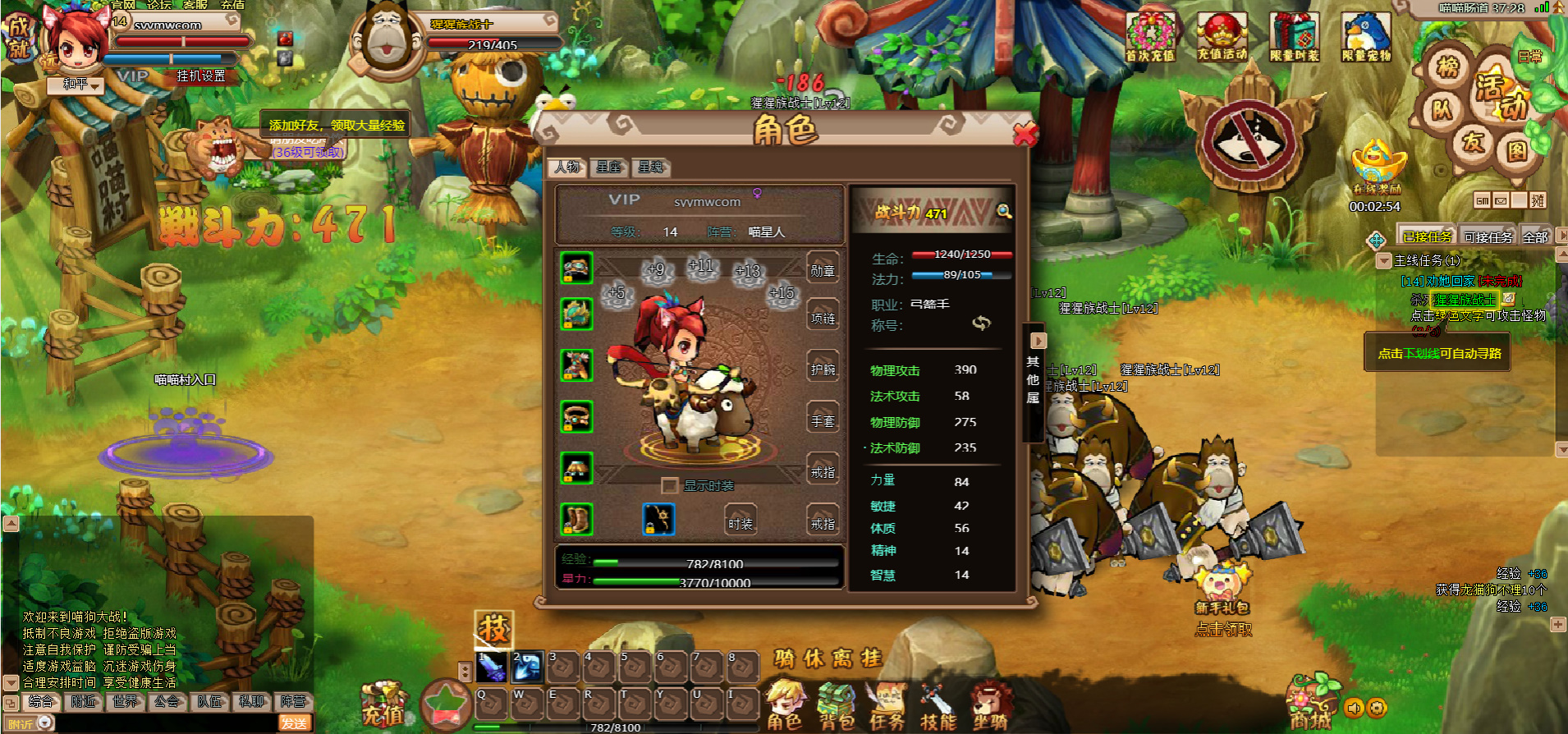Toggle the 显示时装 checkbox
The width and height of the screenshot is (1568, 734).
670,485
